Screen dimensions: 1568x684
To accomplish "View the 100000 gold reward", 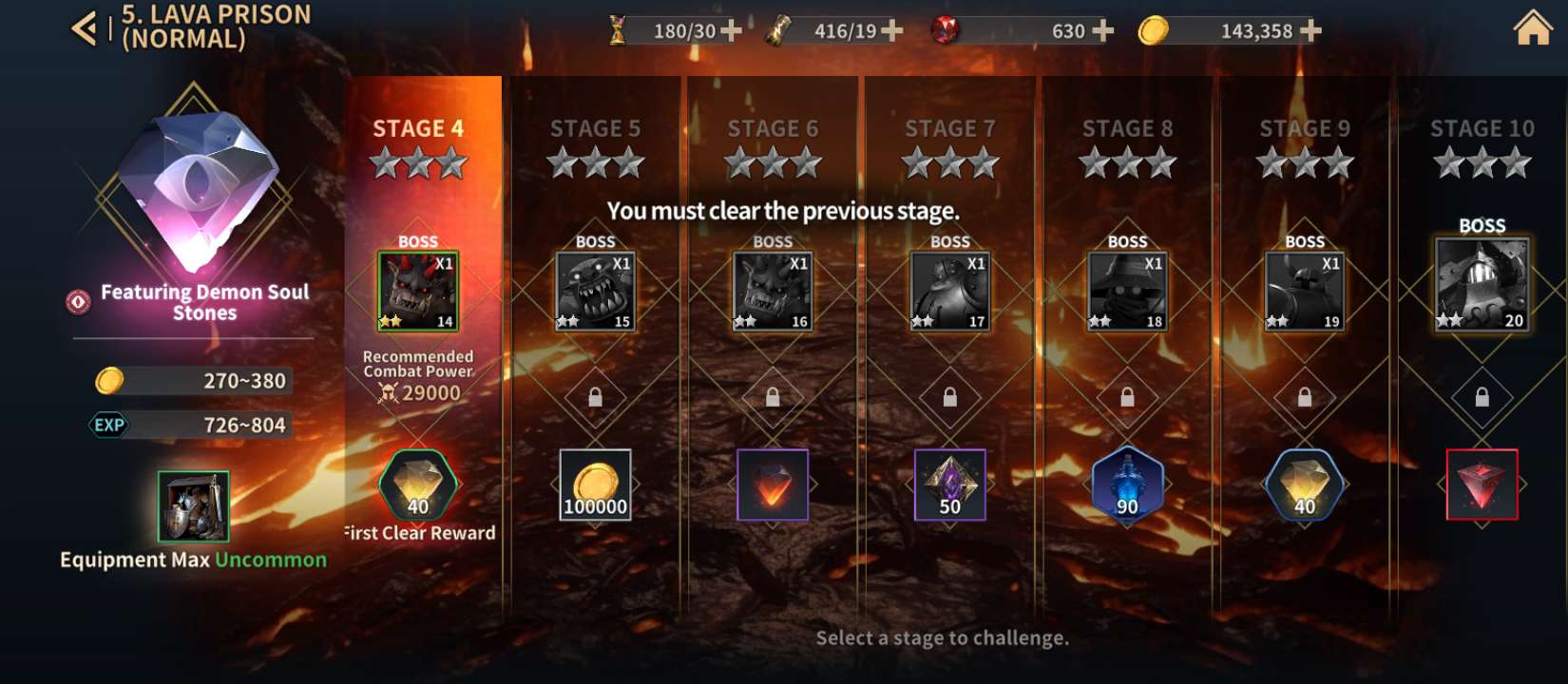I will (595, 485).
